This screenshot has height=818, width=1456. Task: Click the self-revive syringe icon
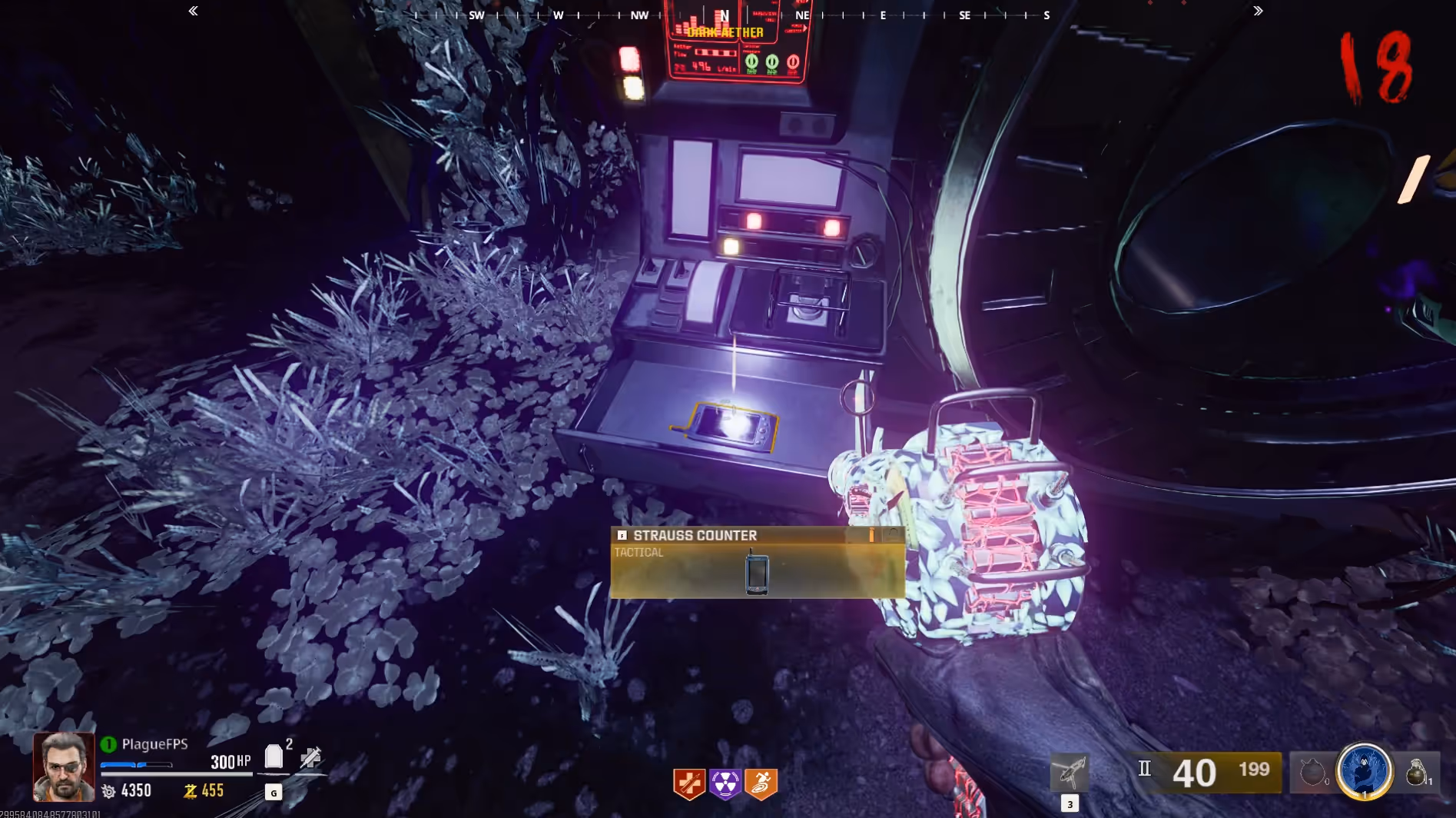[x=310, y=758]
